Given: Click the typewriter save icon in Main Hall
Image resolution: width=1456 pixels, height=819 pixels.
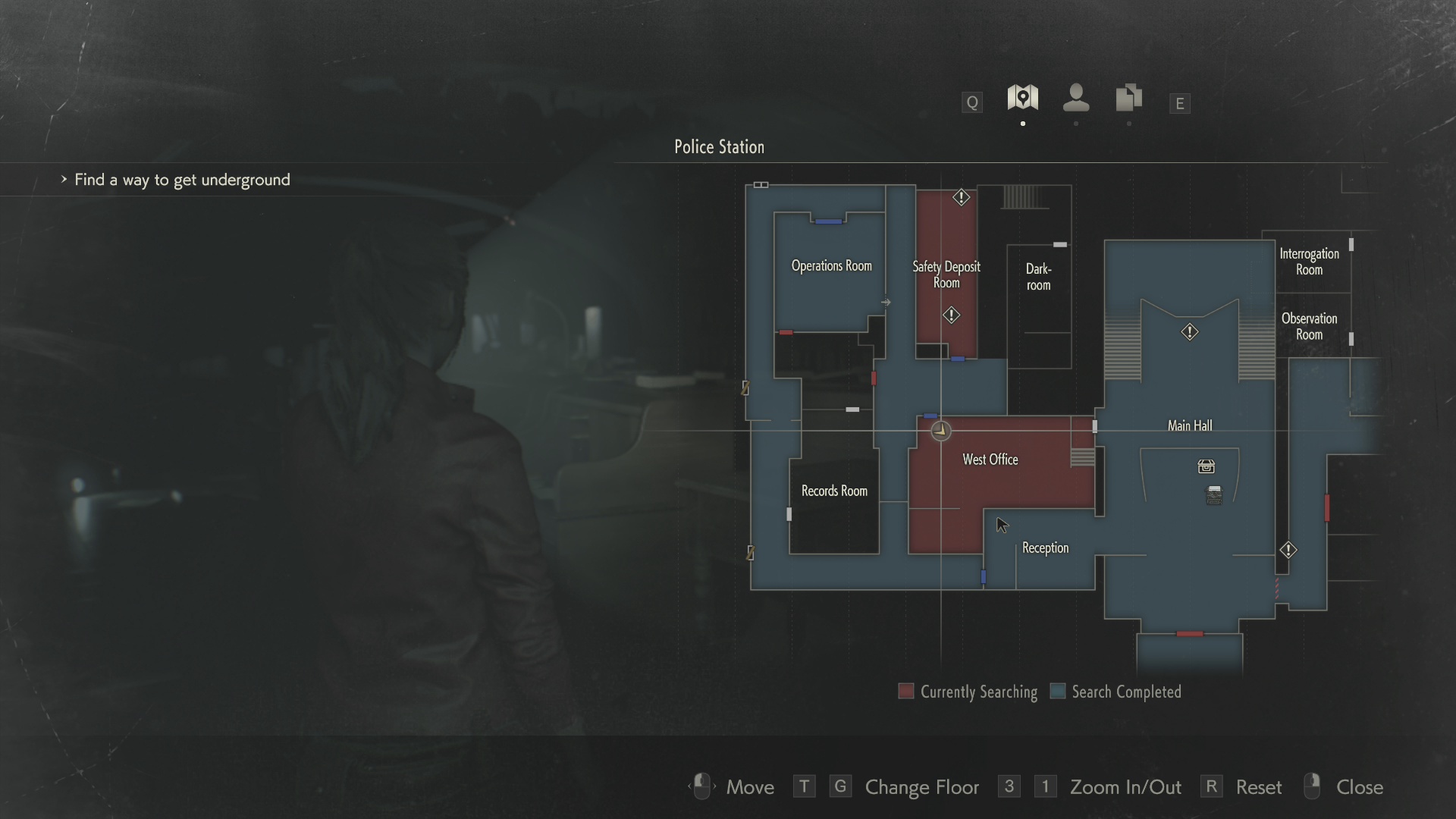Looking at the screenshot, I should [x=1214, y=495].
